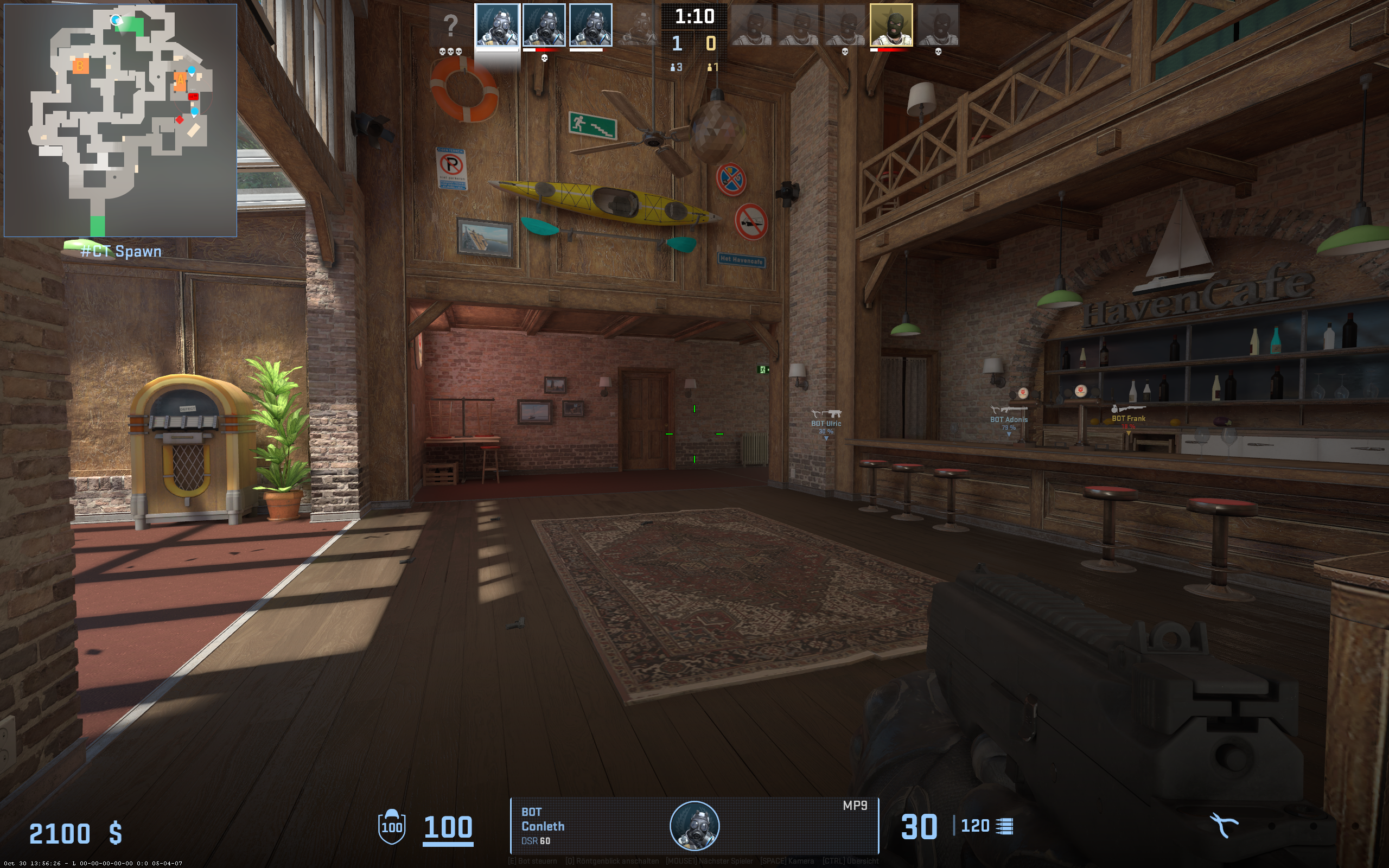
Task: Select the defuse kit pliers icon
Action: (1224, 826)
